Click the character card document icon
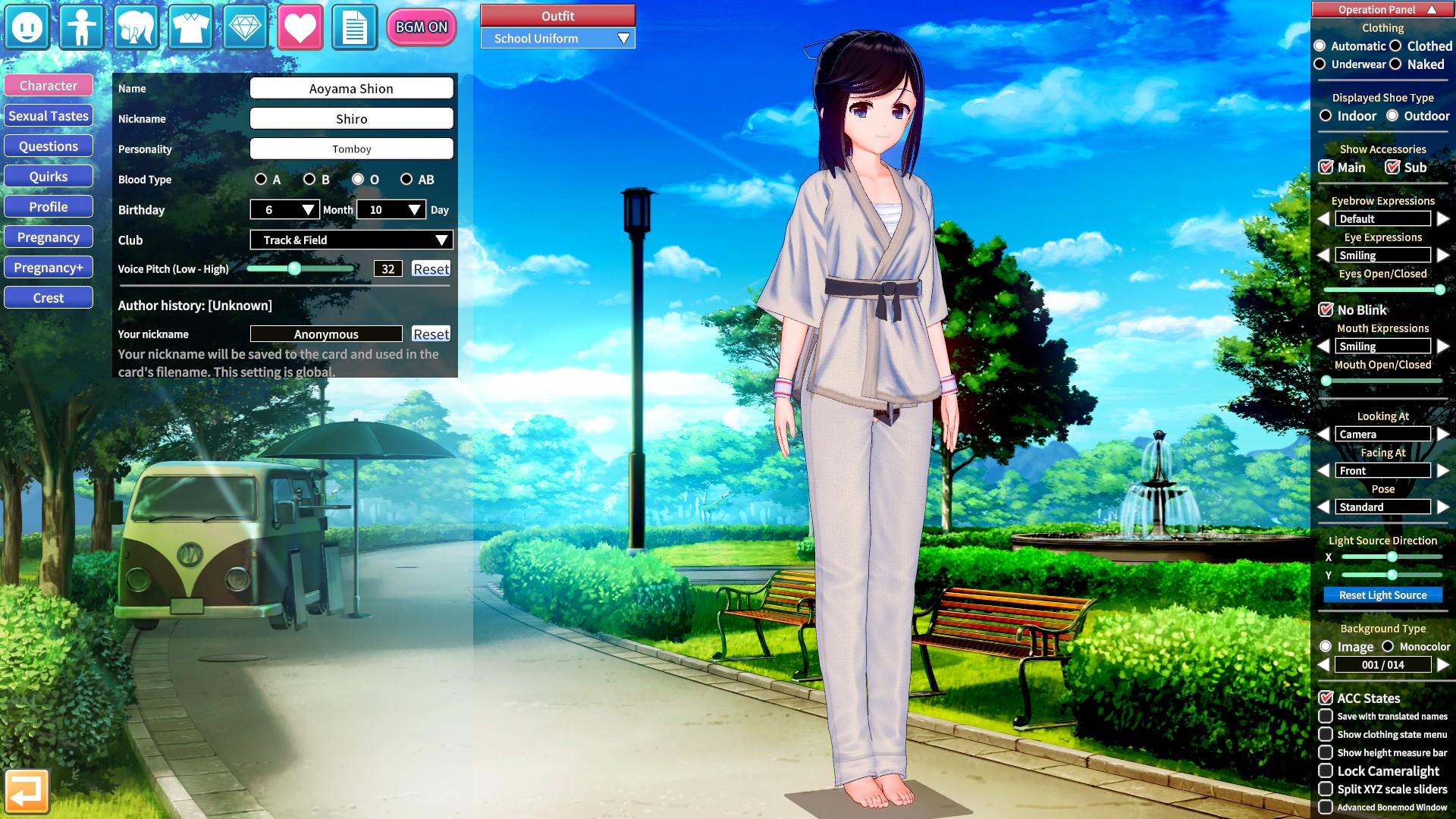The width and height of the screenshot is (1456, 819). pos(354,27)
